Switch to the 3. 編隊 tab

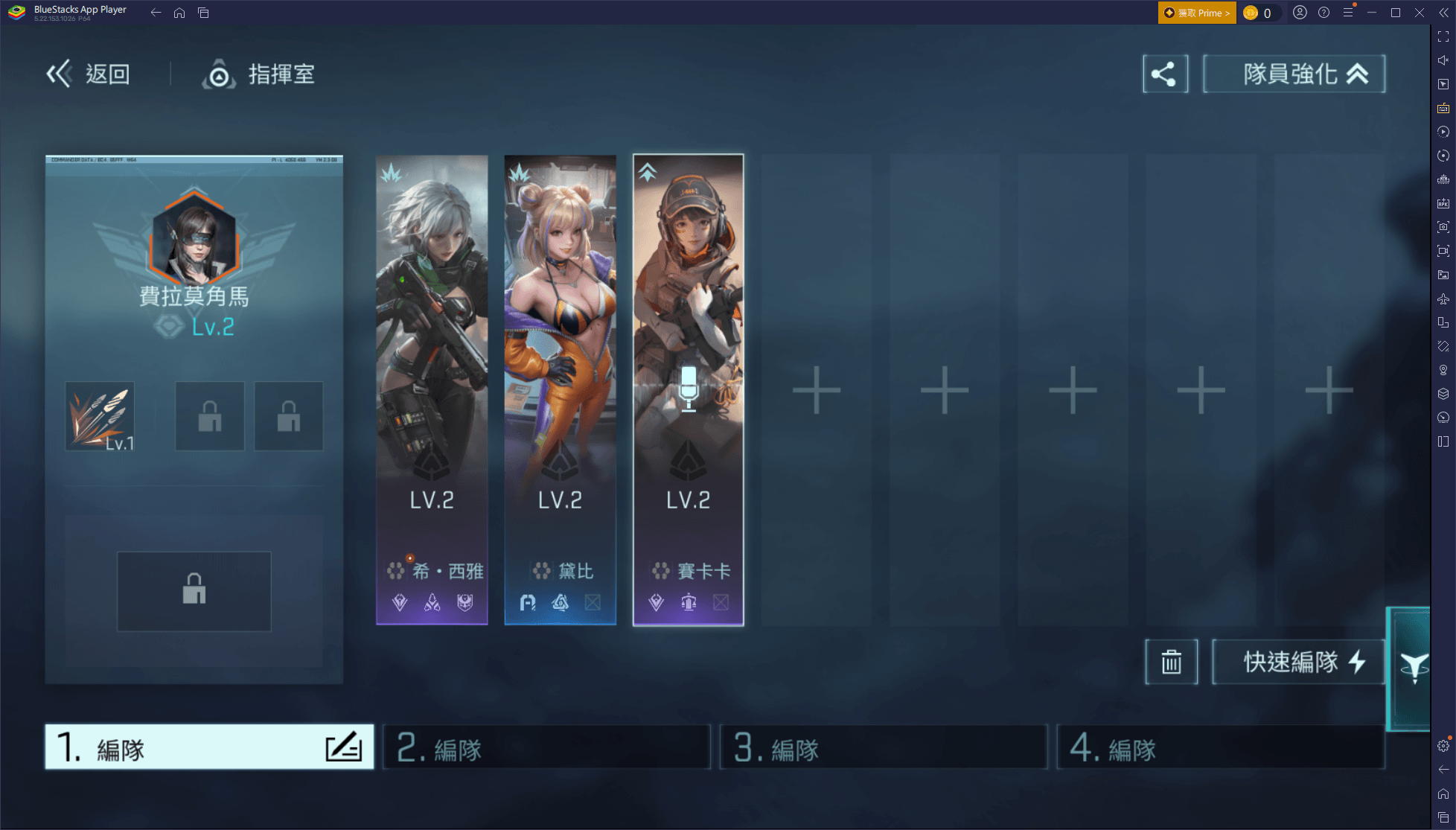tap(883, 747)
